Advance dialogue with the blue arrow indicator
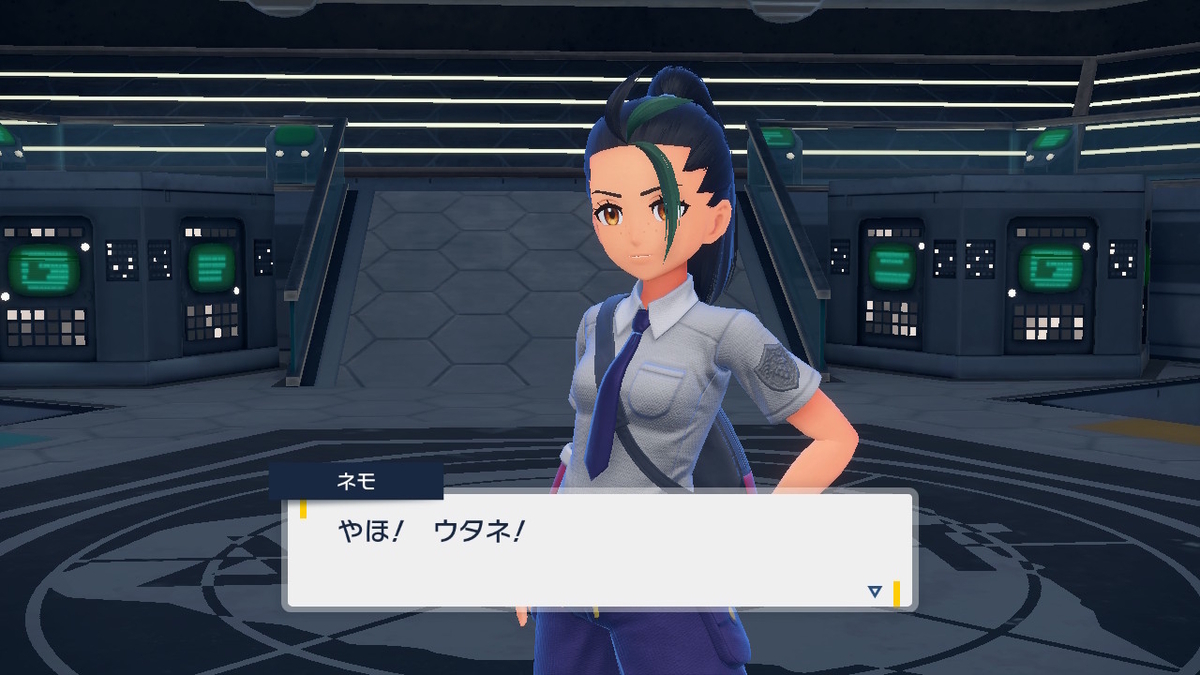 [x=875, y=592]
